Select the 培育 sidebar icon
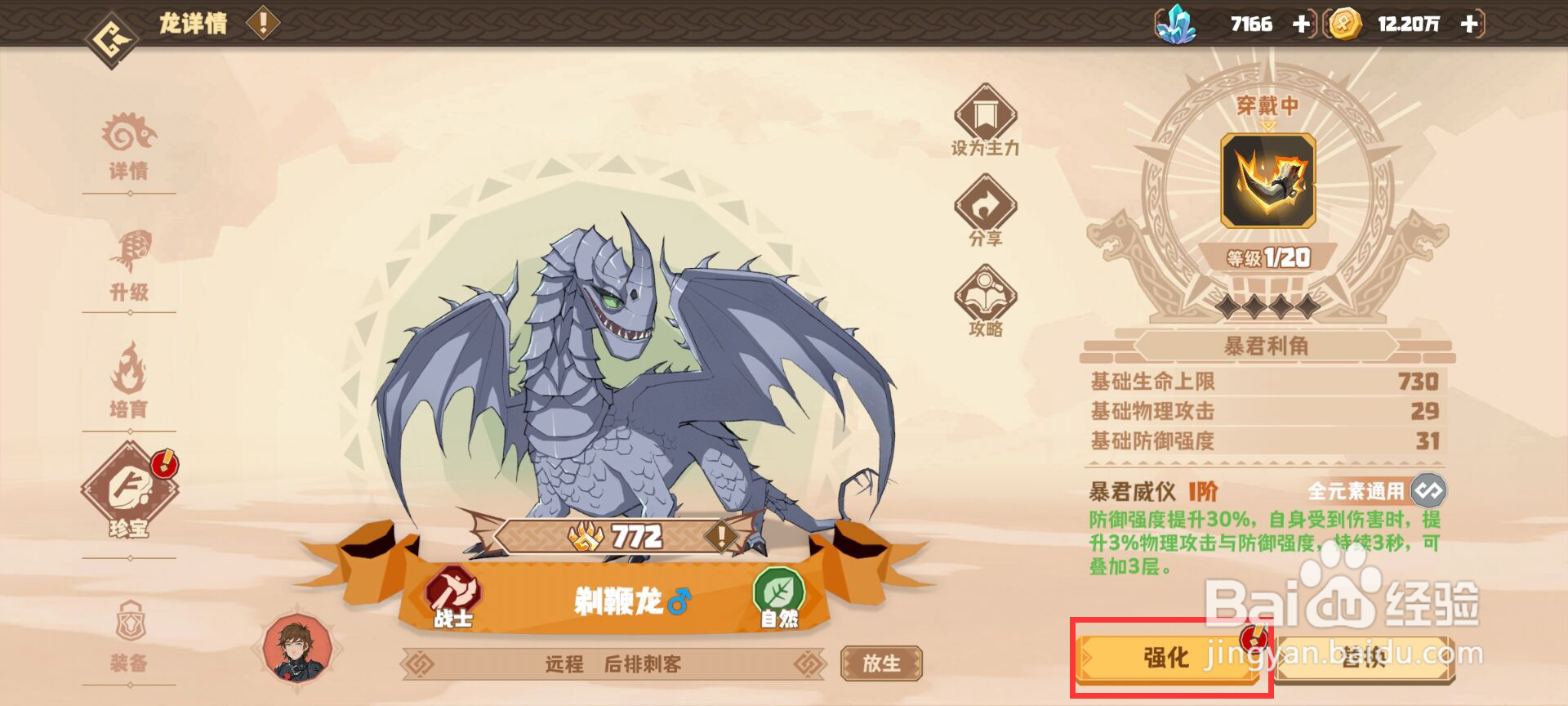 (131, 384)
